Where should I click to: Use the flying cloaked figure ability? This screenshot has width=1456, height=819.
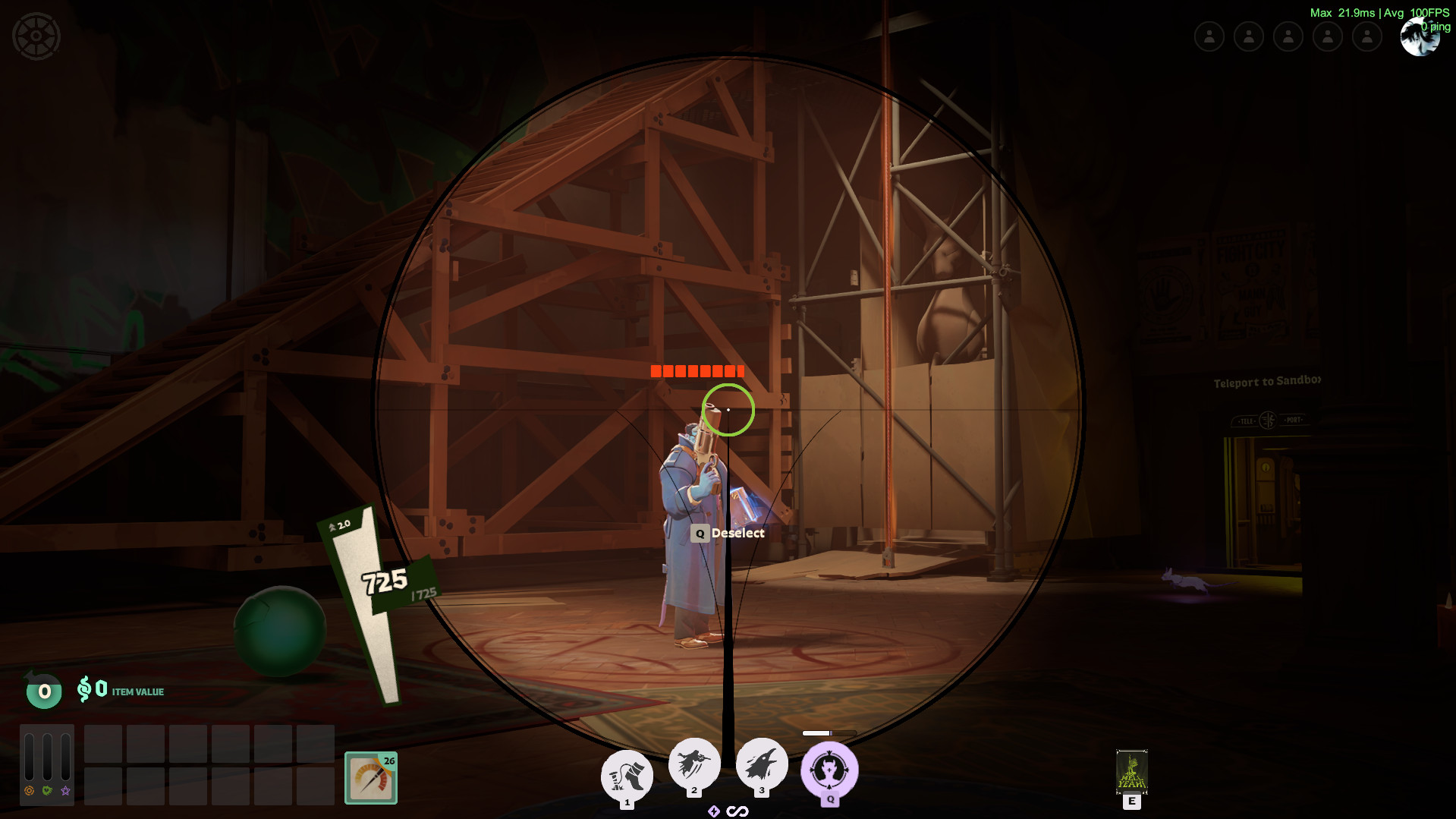693,764
